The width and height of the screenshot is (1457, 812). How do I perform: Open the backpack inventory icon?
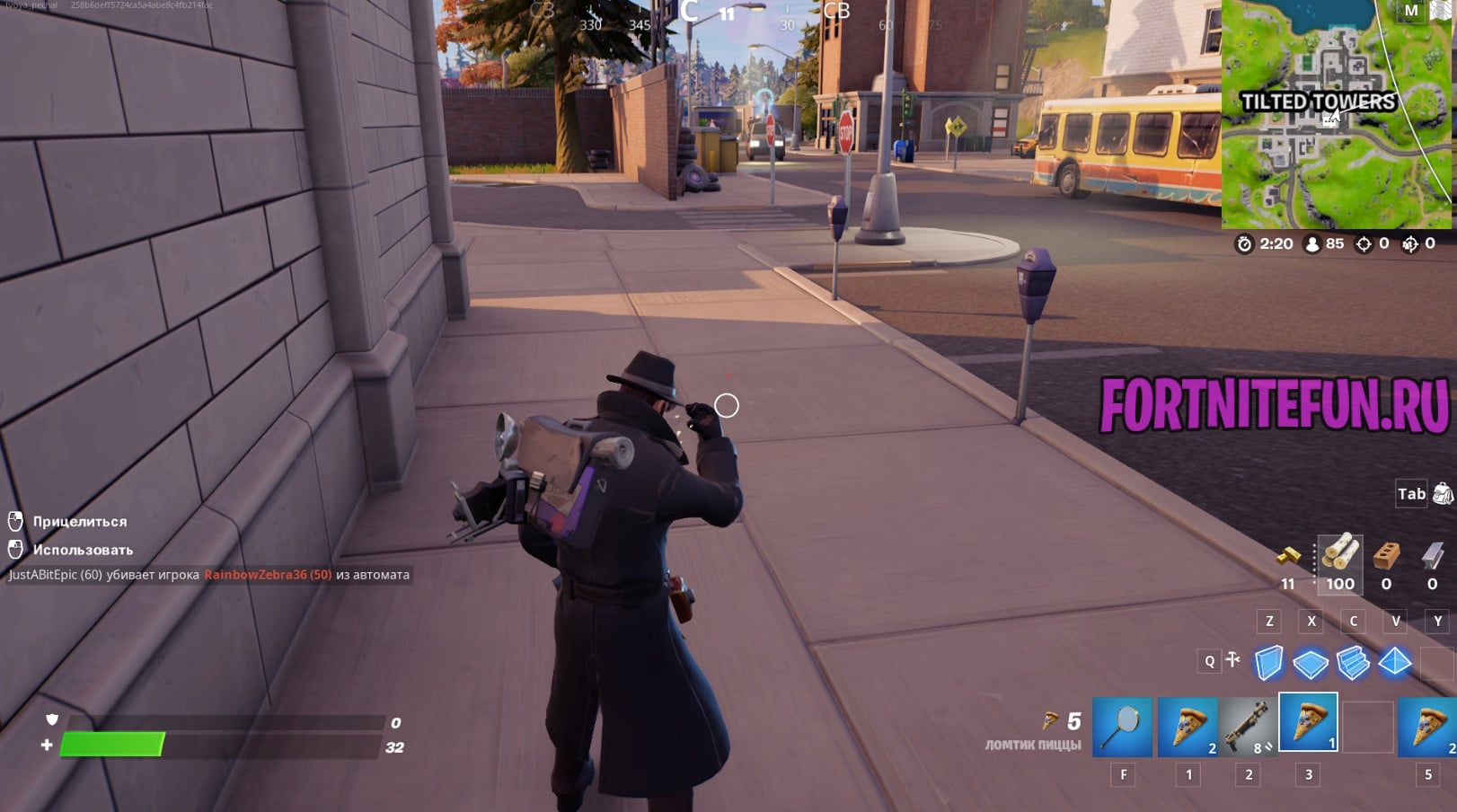[1443, 493]
